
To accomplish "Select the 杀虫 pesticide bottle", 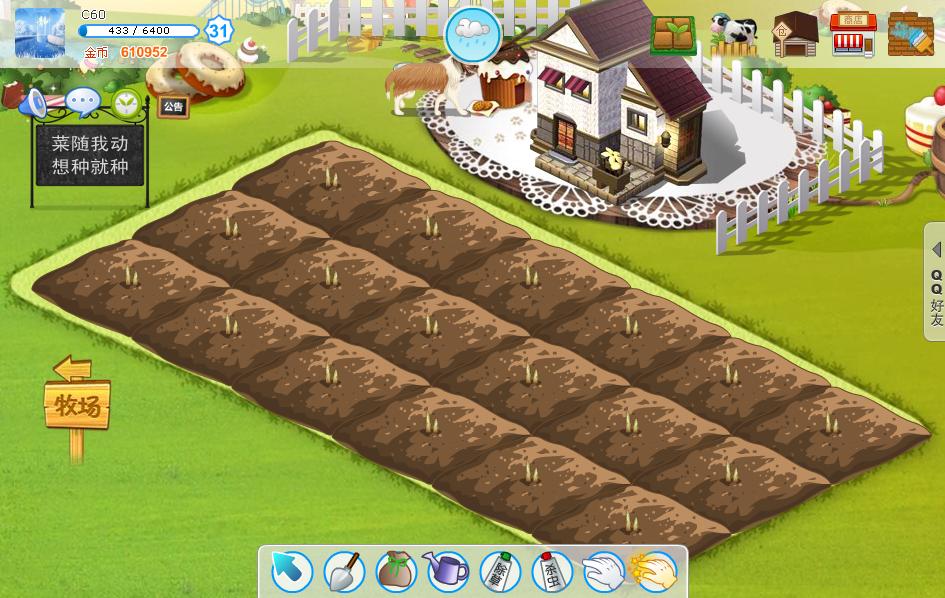I will coord(551,571).
